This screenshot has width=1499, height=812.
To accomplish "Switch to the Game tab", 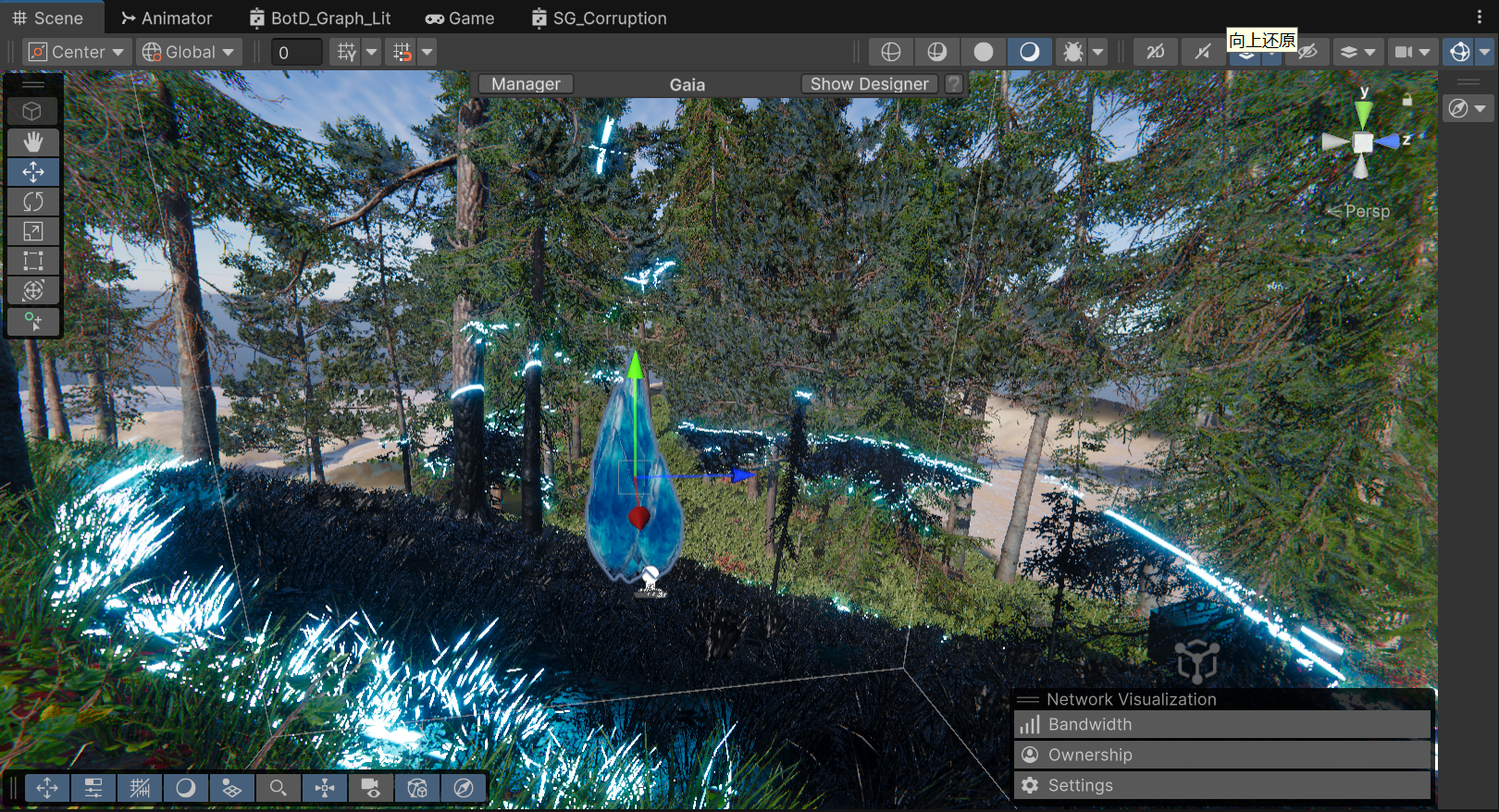I will (460, 18).
